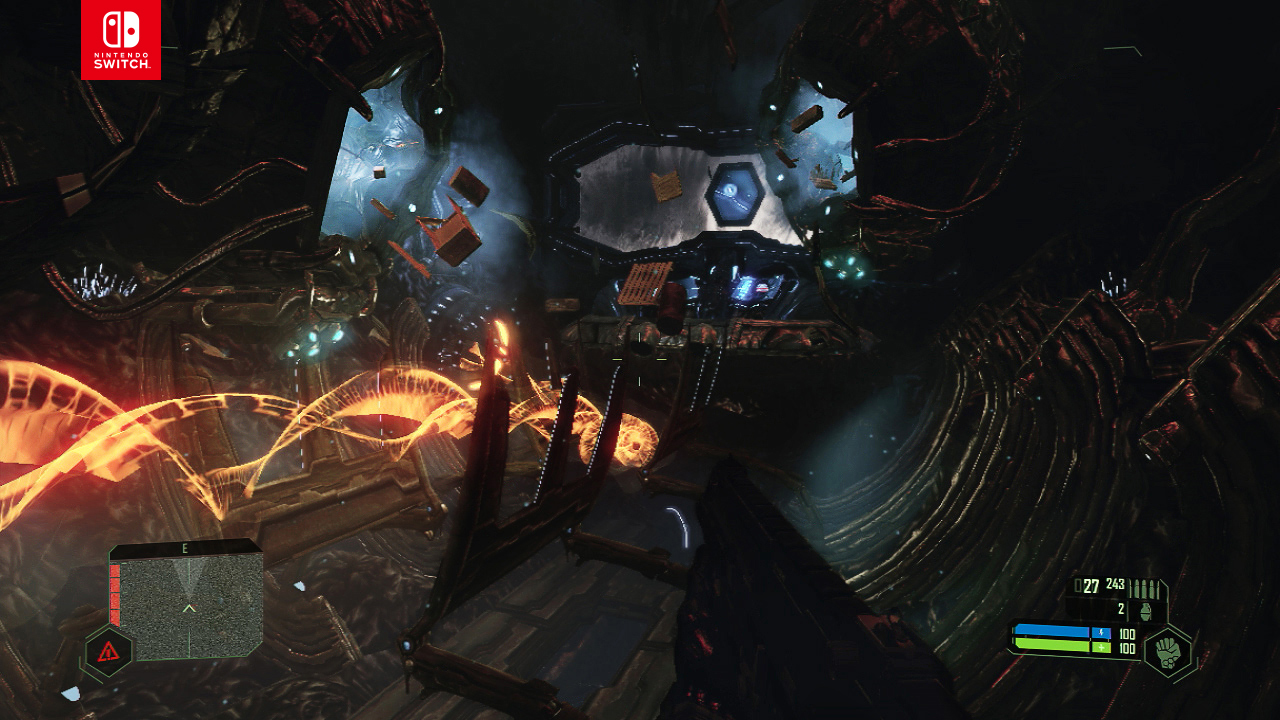
Task: Select the red warning triangle hexagon icon
Action: pyautogui.click(x=108, y=652)
